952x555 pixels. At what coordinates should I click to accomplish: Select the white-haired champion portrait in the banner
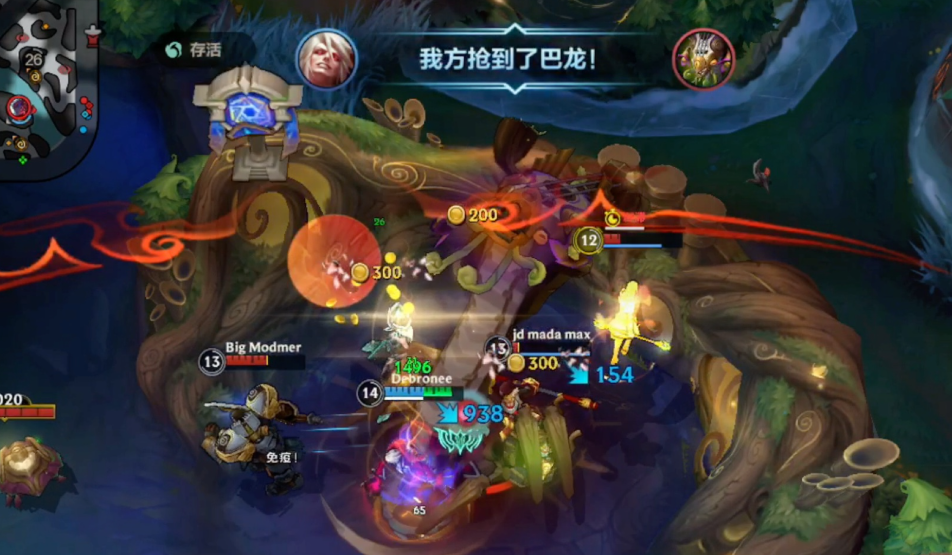click(x=326, y=58)
